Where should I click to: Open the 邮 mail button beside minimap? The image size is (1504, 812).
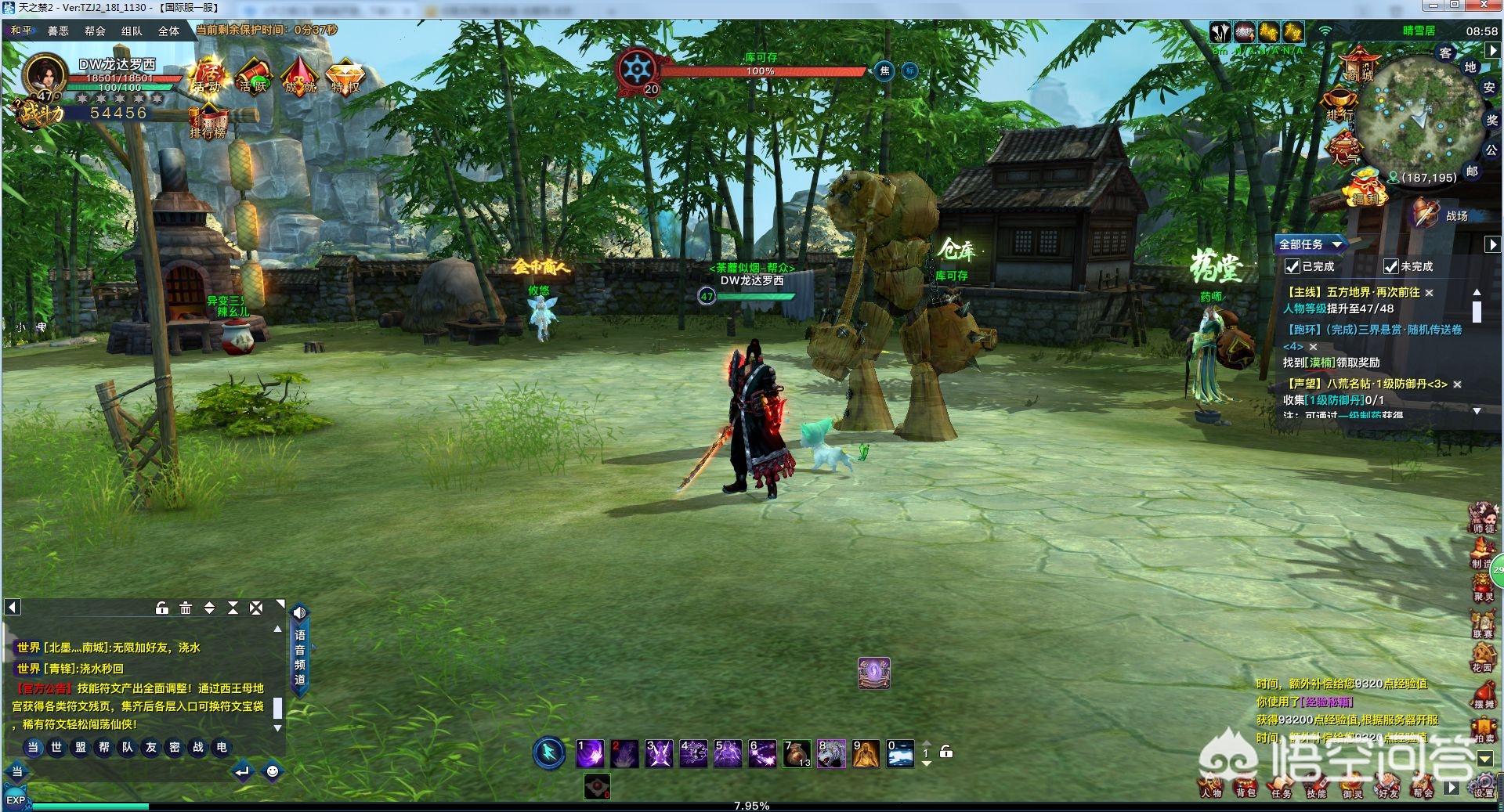(x=1472, y=171)
